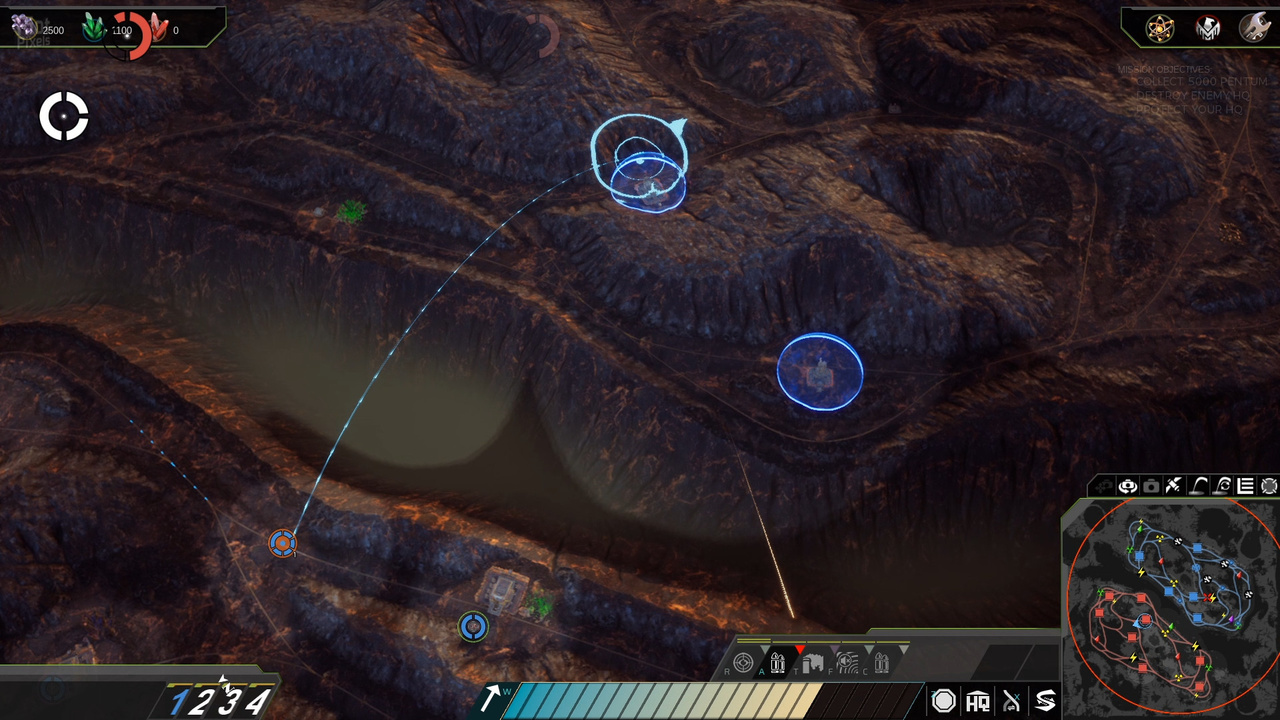Click the white crosshair target button
The width and height of the screenshot is (1280, 720).
(x=64, y=117)
